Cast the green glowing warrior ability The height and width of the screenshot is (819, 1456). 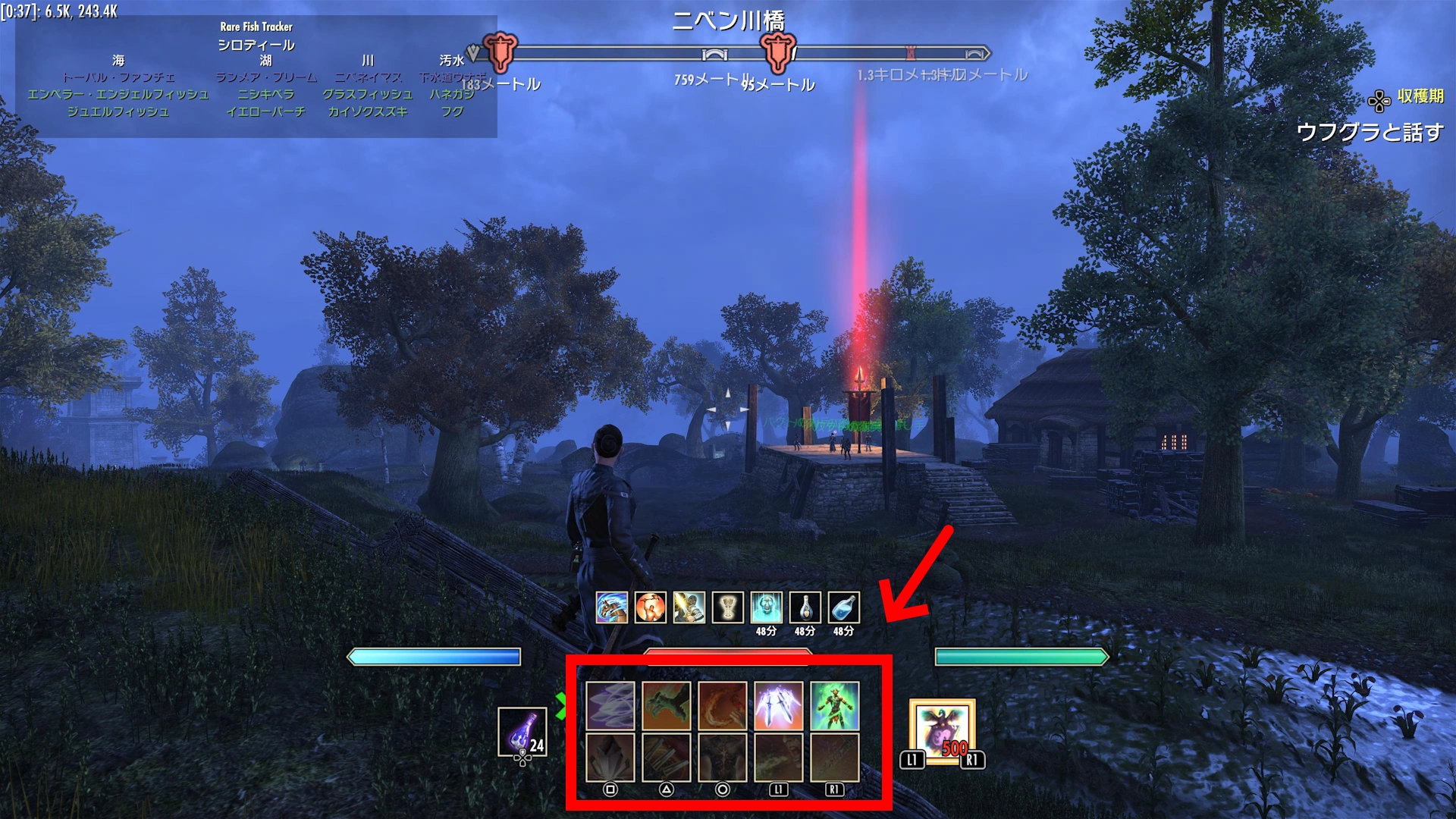click(834, 705)
